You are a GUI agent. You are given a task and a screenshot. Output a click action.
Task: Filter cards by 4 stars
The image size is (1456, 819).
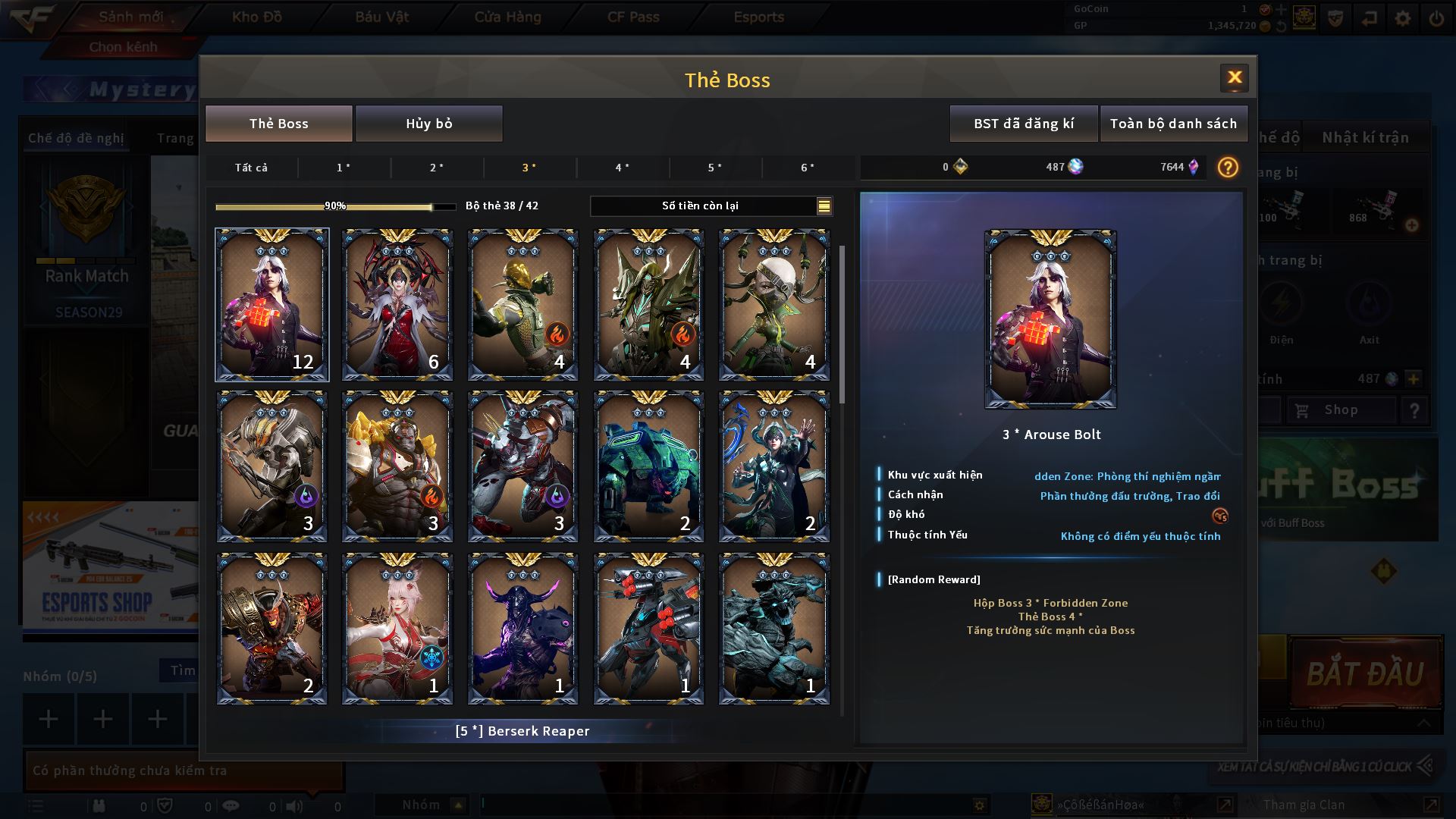point(622,168)
